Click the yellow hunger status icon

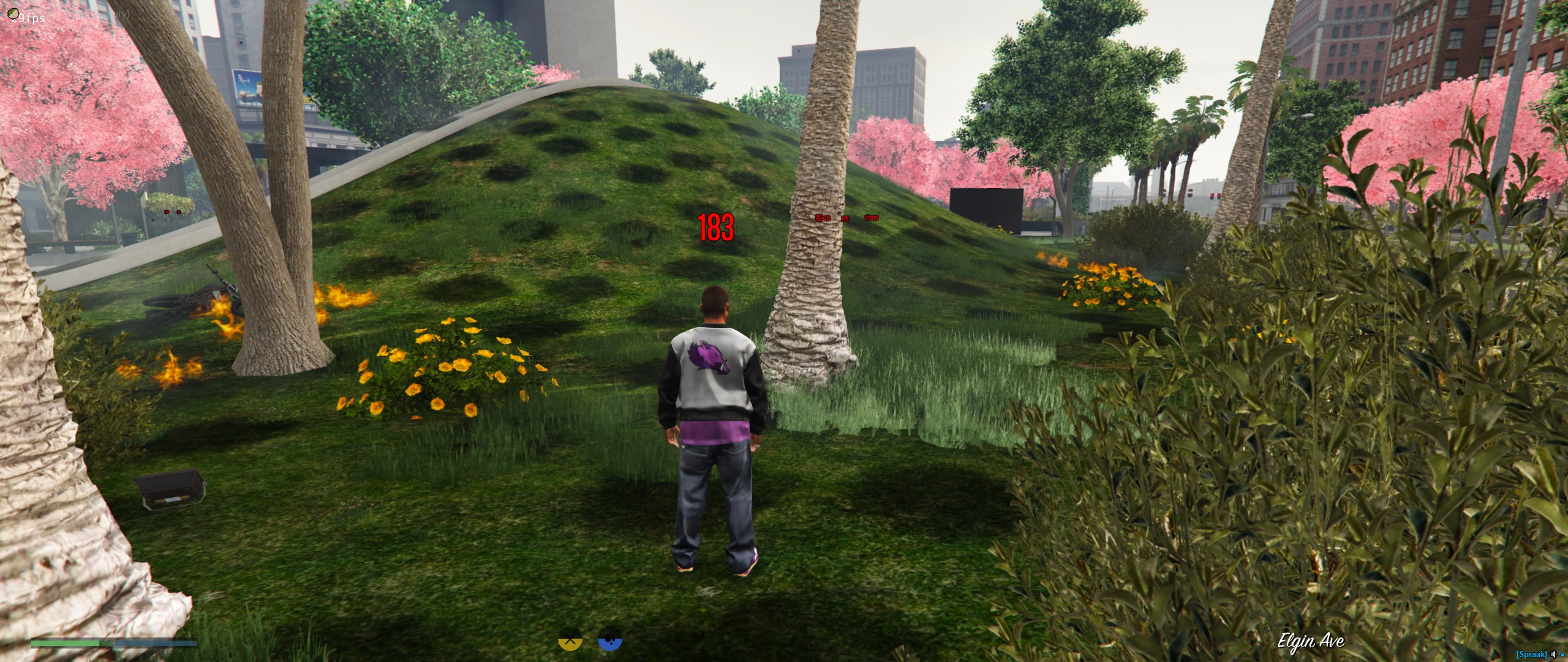point(570,640)
